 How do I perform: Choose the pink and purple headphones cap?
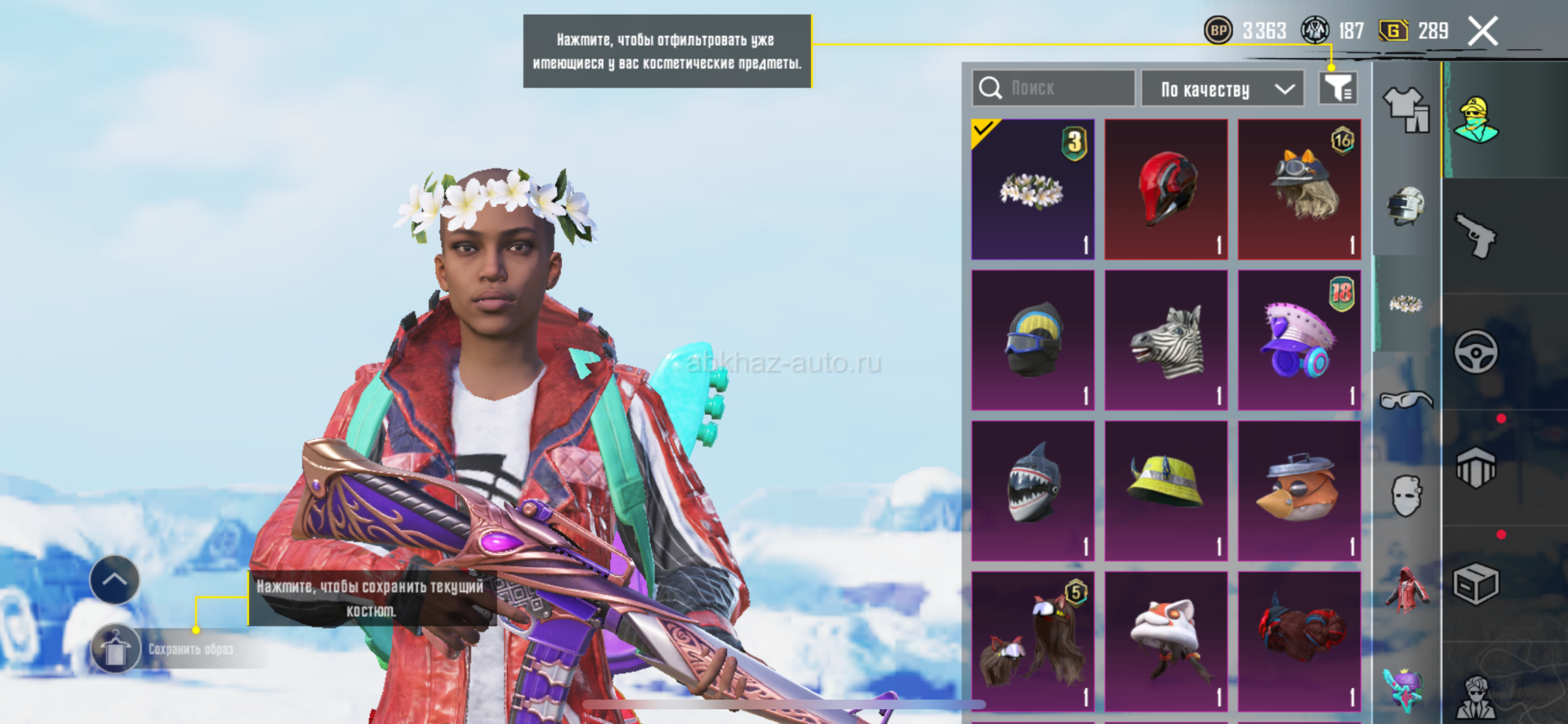[x=1299, y=341]
